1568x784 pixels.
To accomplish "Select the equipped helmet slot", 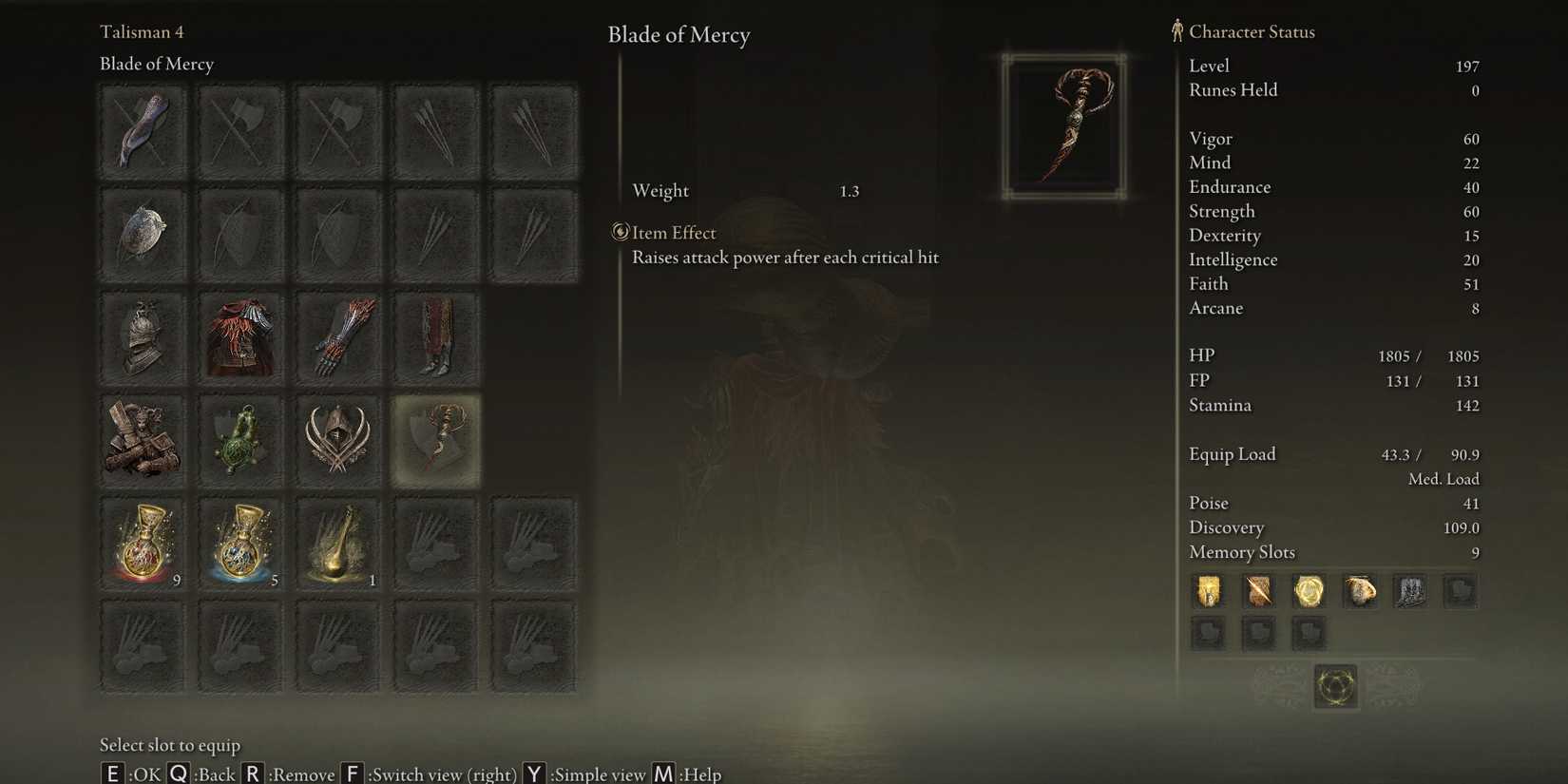I will point(143,337).
